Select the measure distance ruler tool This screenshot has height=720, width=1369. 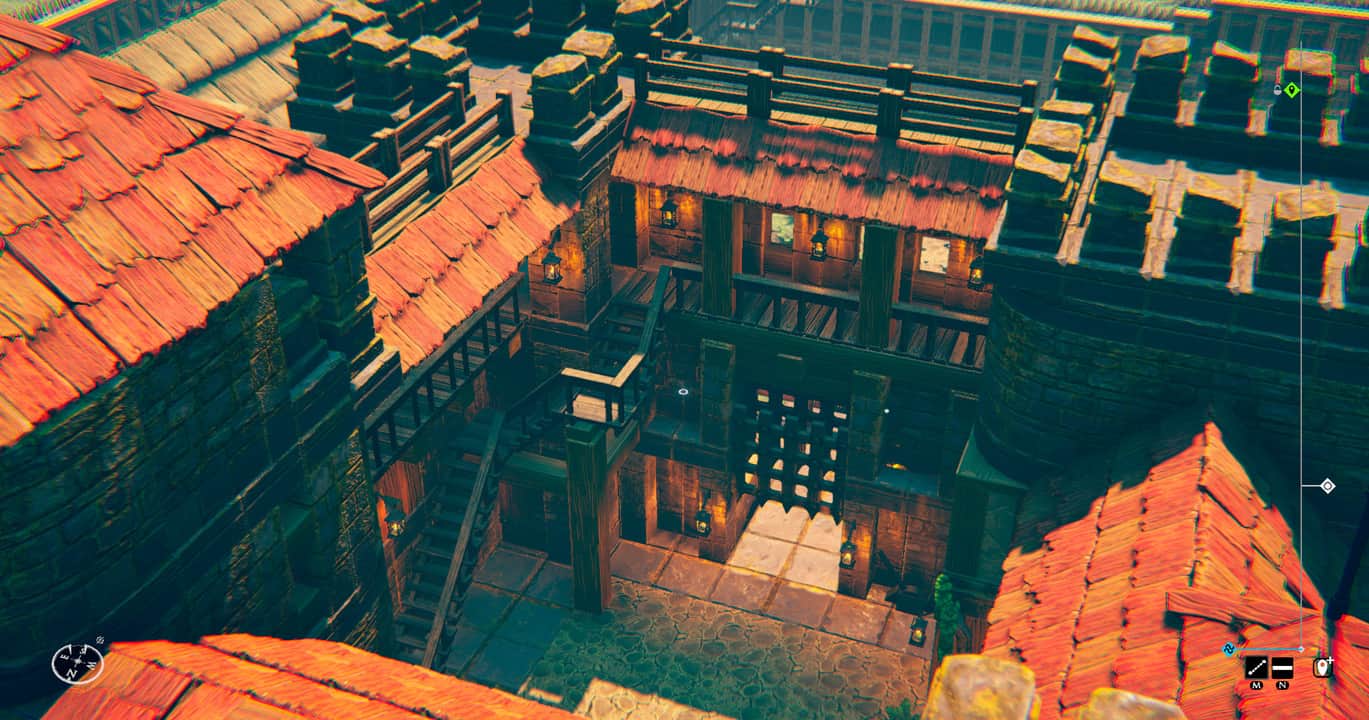coord(1256,668)
